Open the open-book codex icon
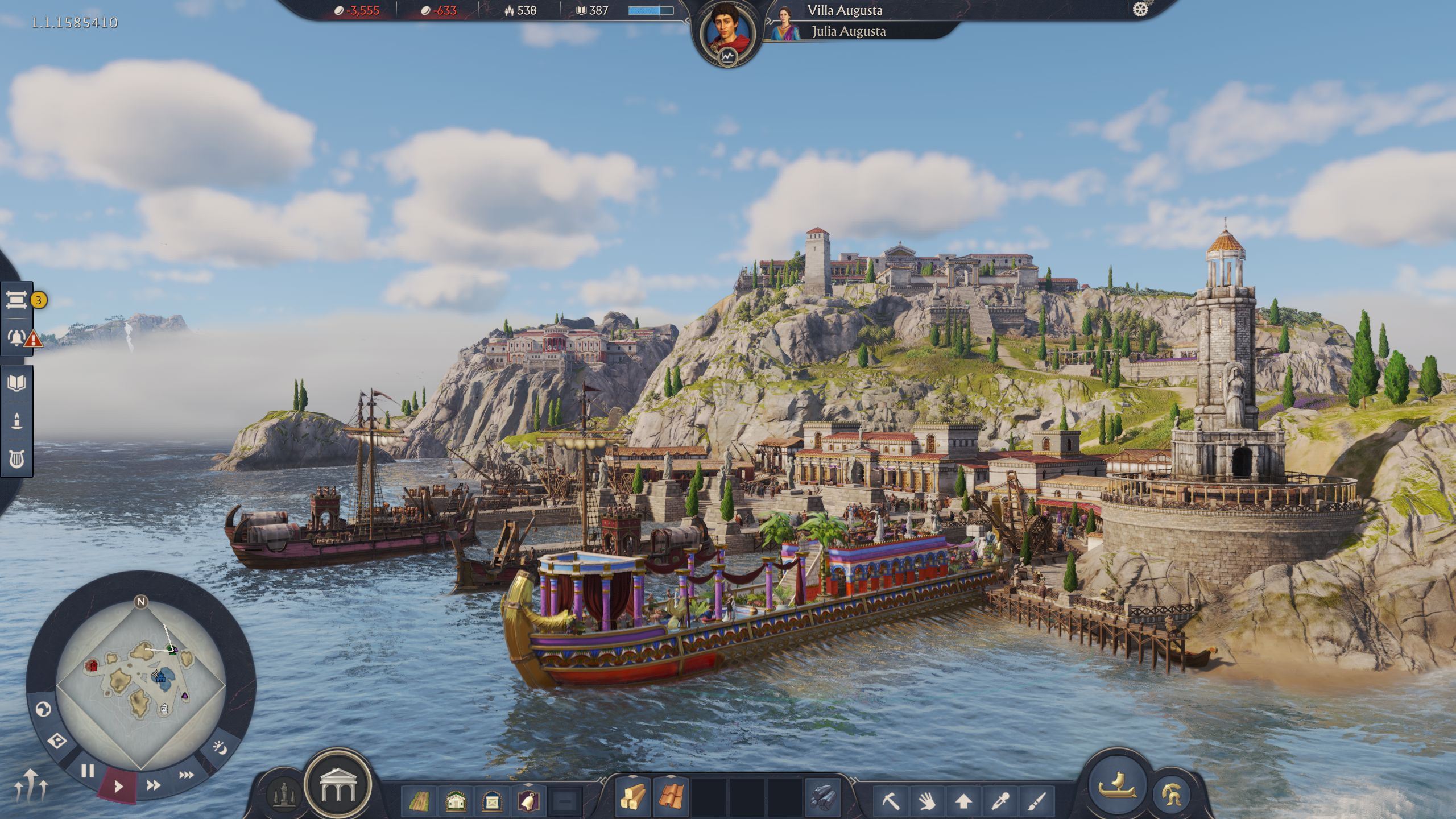This screenshot has height=819, width=1456. [x=17, y=383]
